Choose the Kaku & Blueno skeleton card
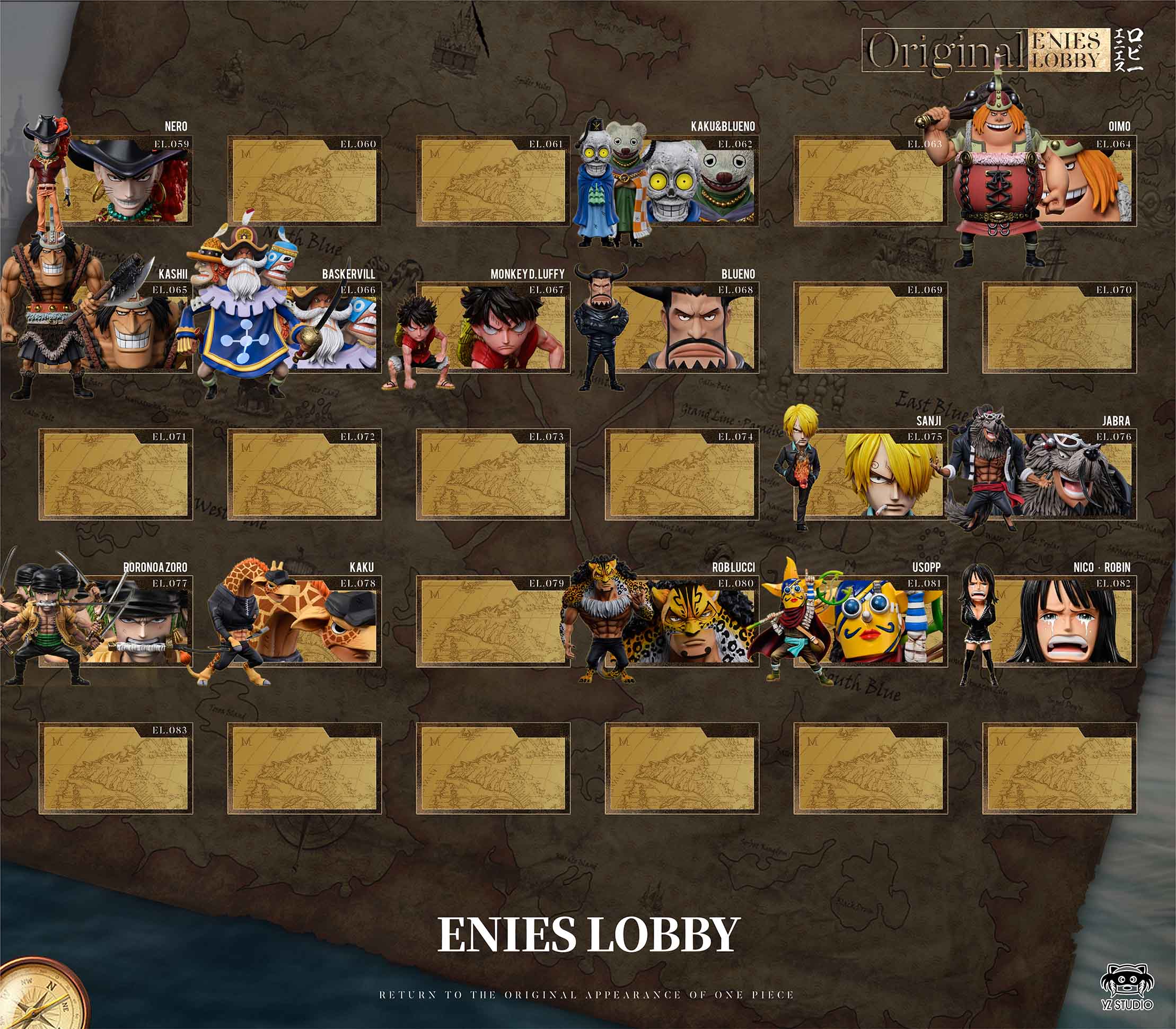 683,181
